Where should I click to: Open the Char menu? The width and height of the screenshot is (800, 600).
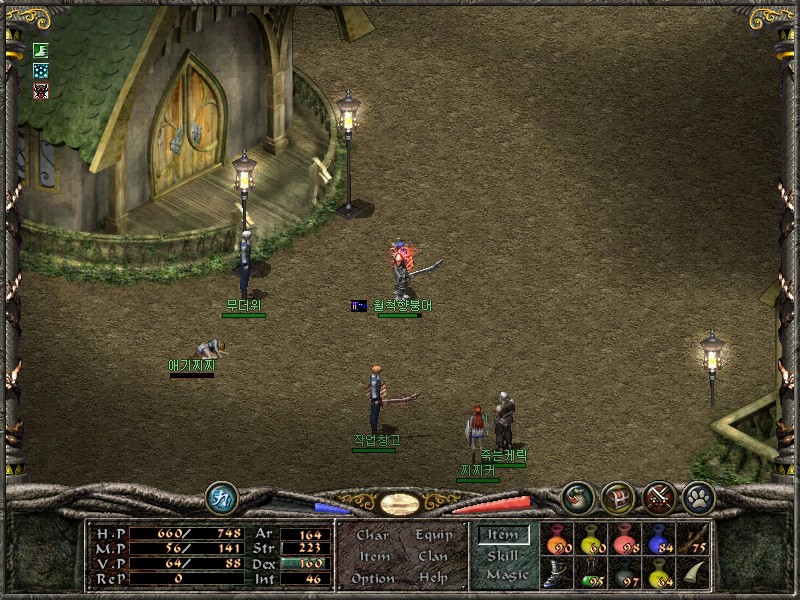(x=372, y=535)
